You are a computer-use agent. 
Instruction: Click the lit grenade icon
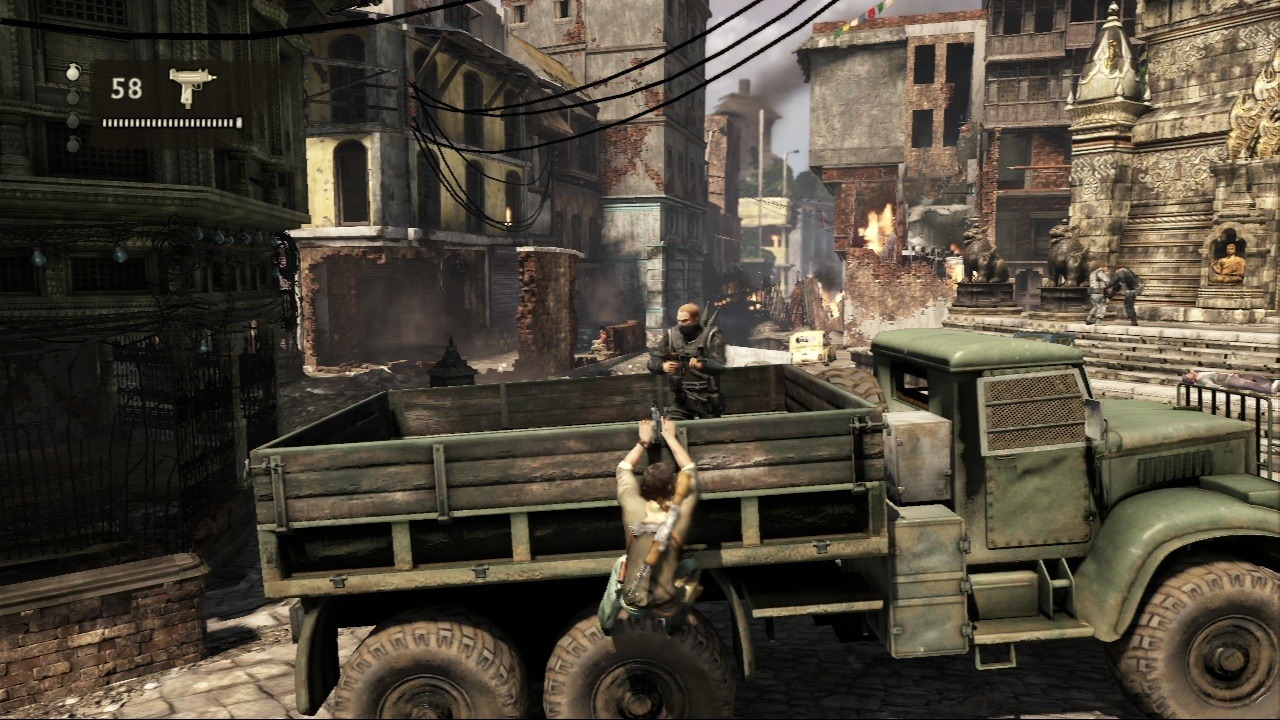pos(73,73)
